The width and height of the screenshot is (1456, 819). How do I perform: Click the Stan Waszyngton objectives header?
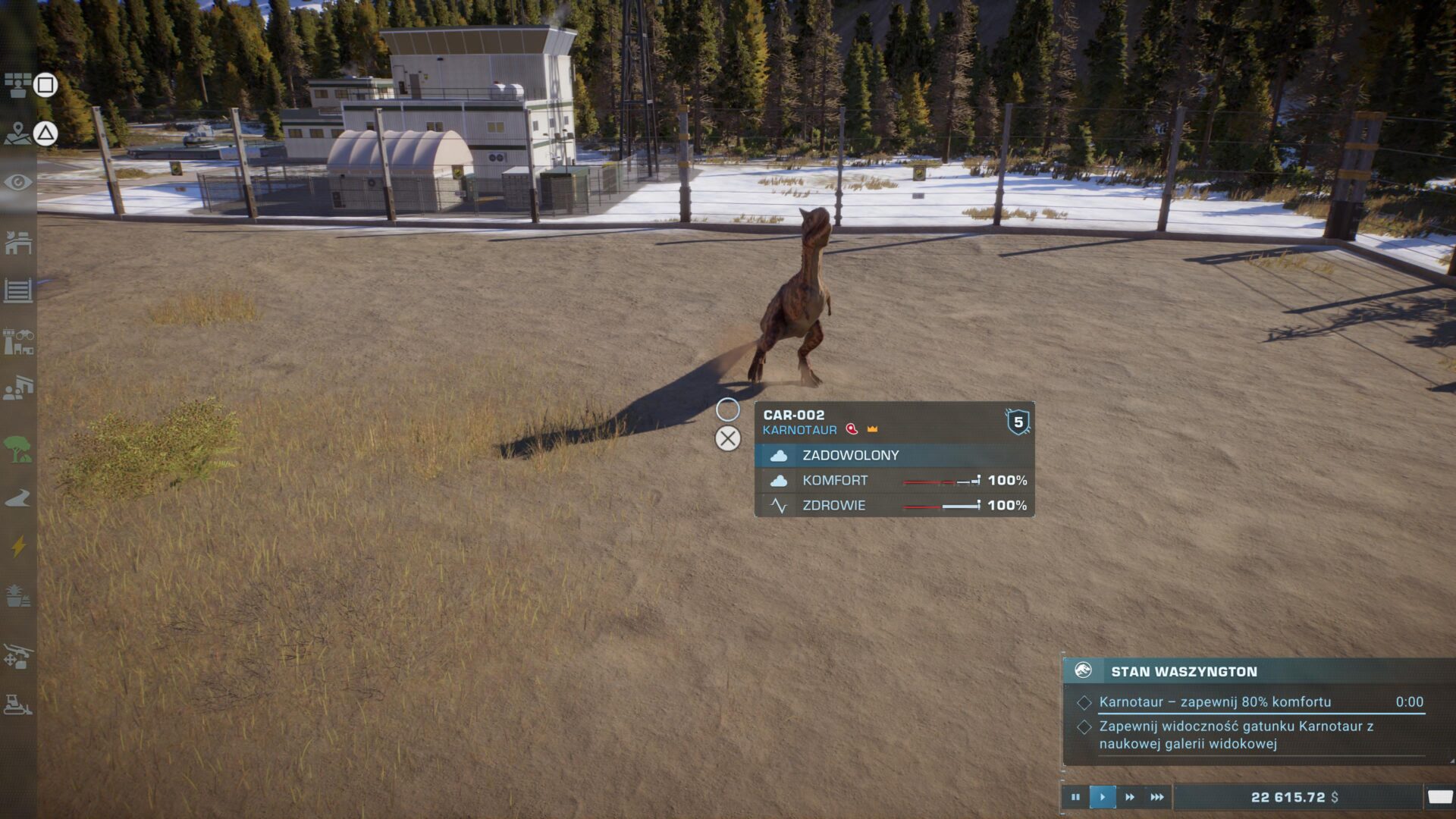[1184, 671]
